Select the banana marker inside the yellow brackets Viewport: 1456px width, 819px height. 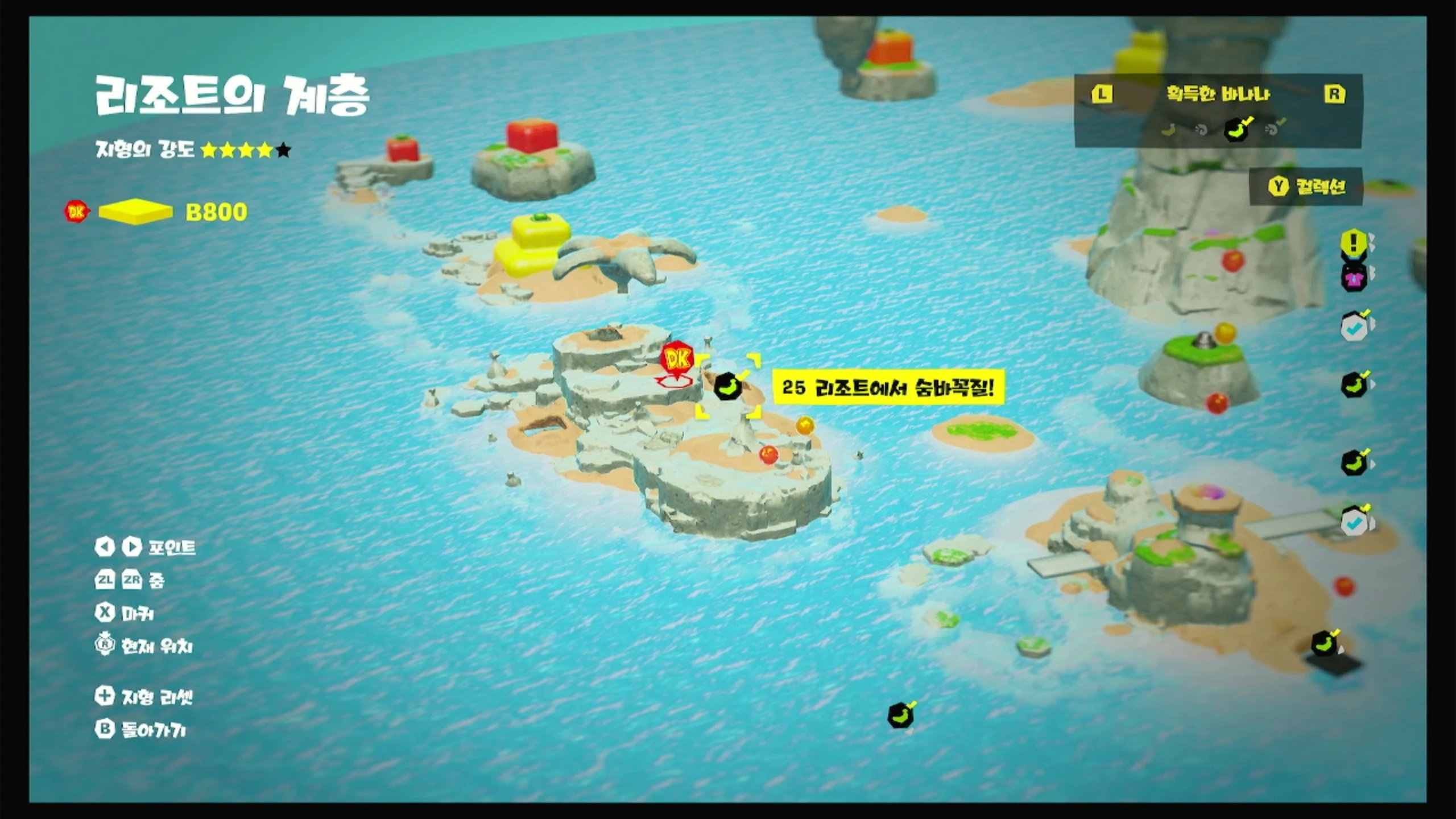tap(728, 387)
